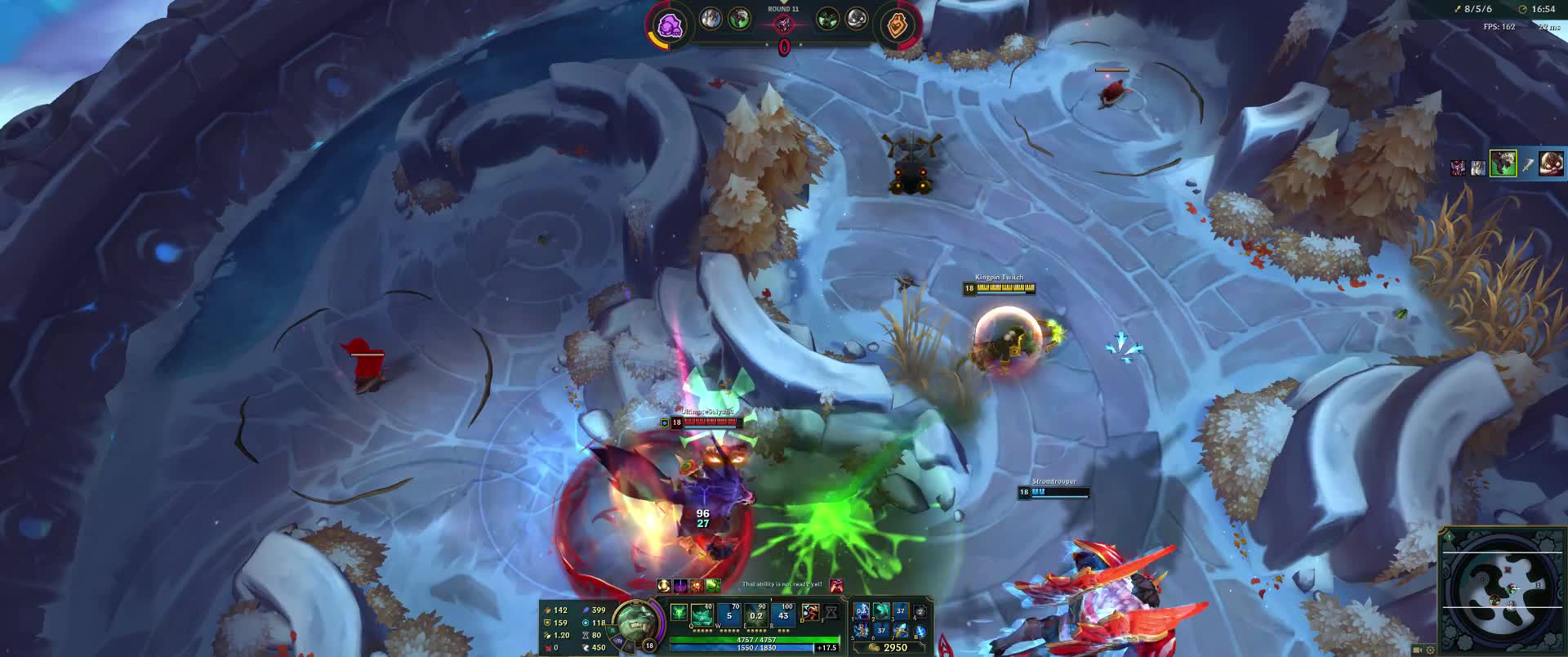This screenshot has height=657, width=1568.
Task: Select the purple rock team emblem
Action: pos(670,25)
